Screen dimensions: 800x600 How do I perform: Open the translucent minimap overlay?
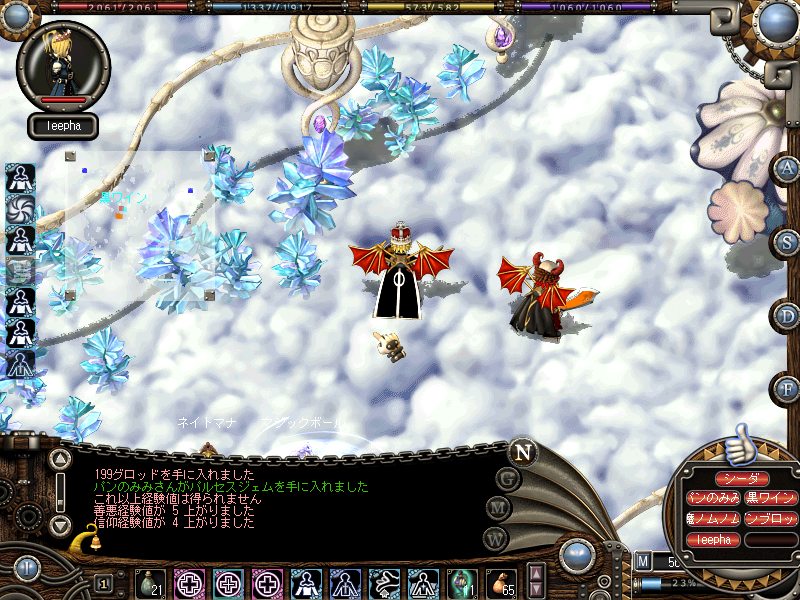(140, 225)
